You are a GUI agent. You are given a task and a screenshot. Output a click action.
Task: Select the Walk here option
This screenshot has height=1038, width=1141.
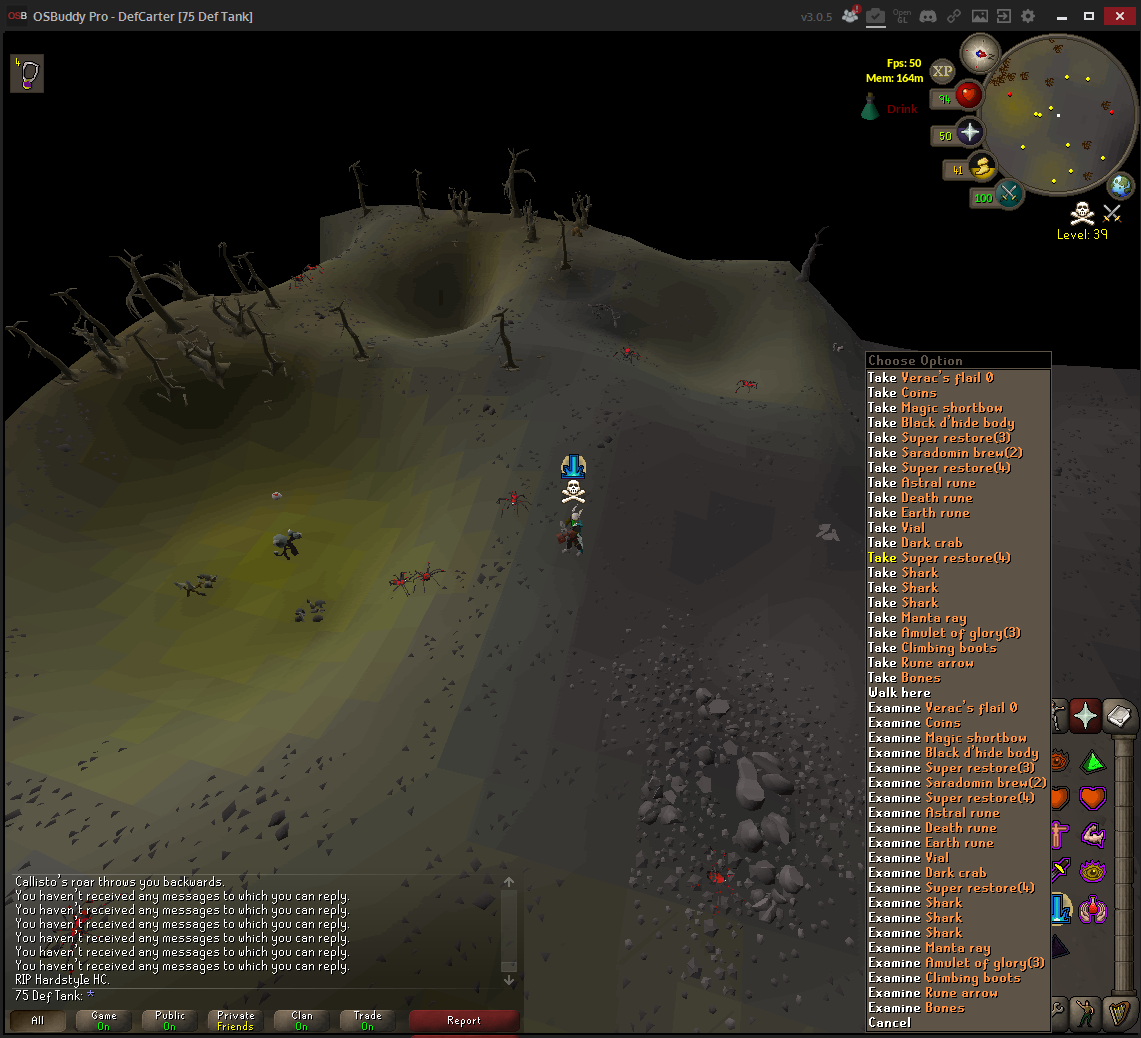(899, 693)
